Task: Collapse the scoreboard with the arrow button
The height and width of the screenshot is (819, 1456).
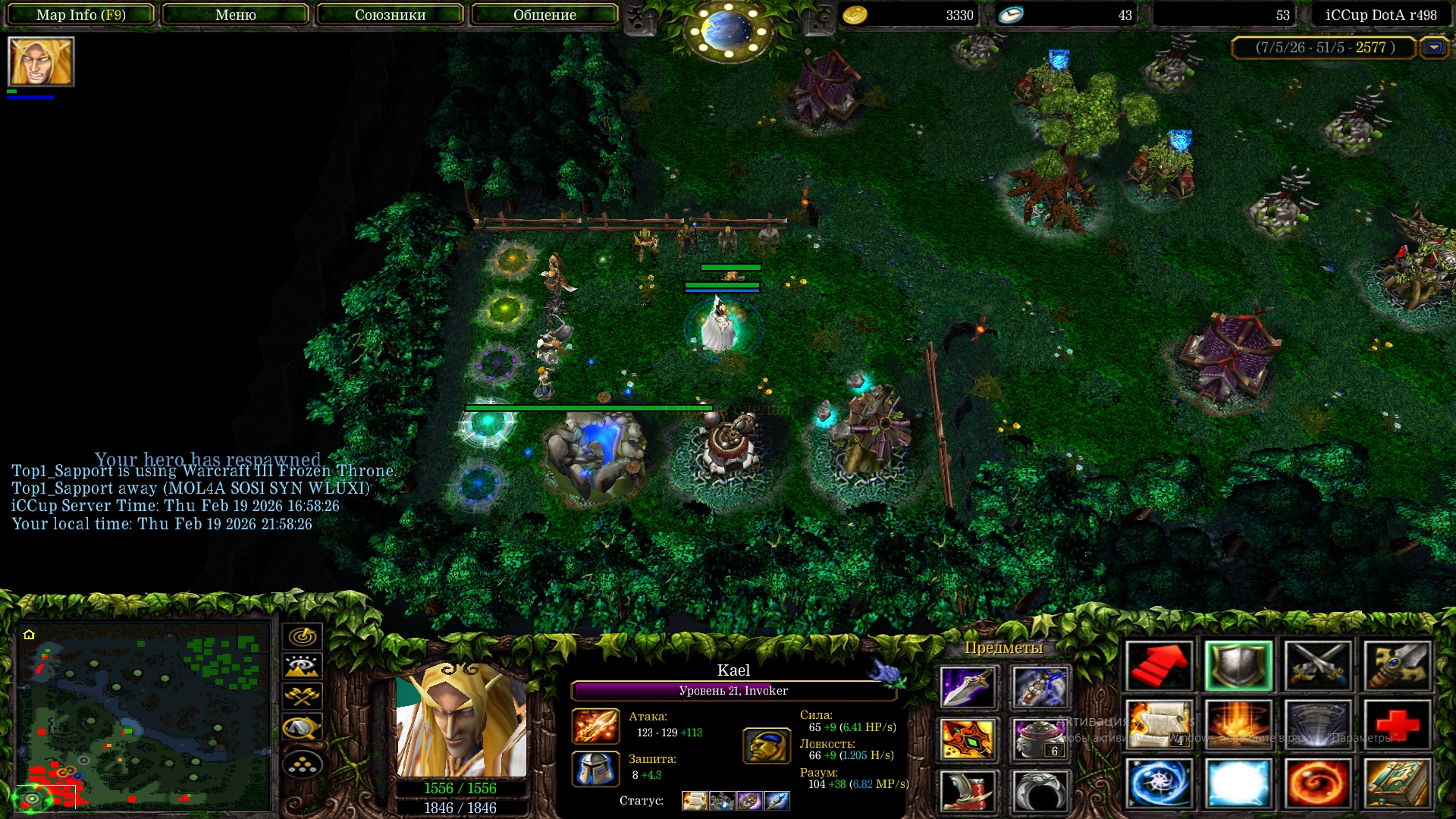Action: click(1433, 47)
